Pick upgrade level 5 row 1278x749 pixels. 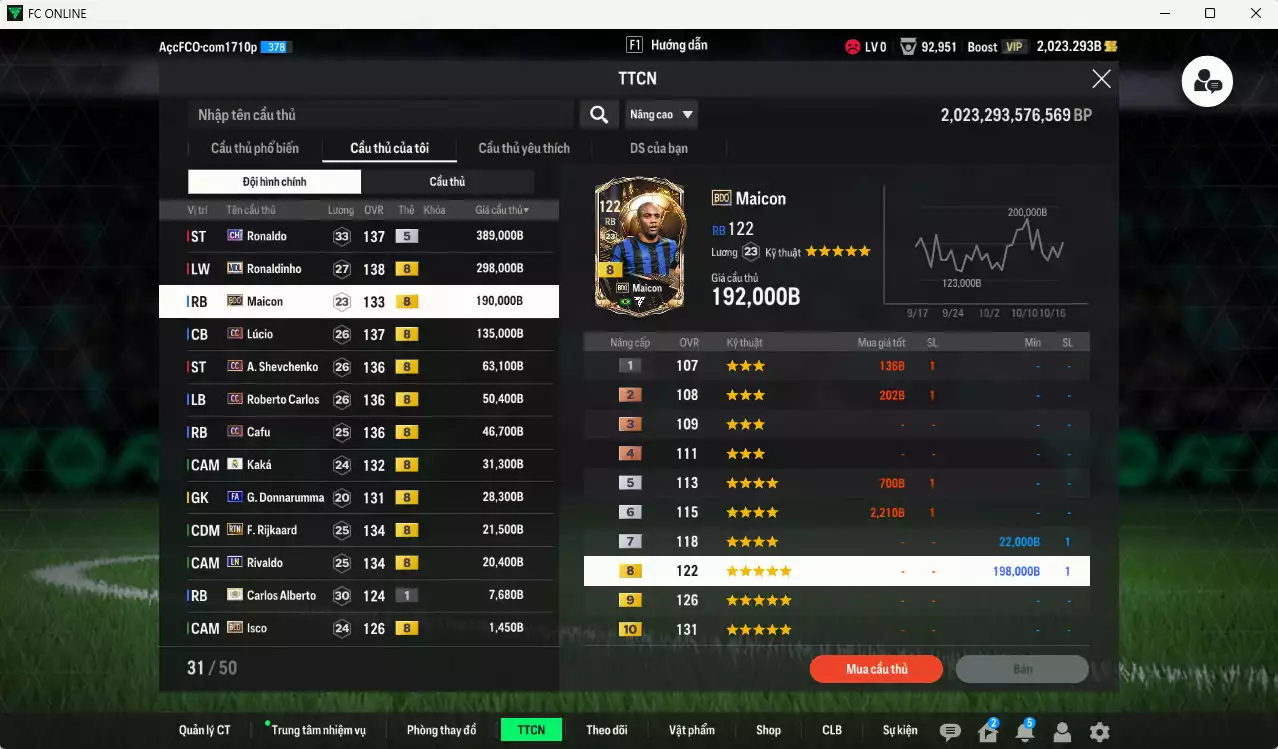click(x=836, y=483)
